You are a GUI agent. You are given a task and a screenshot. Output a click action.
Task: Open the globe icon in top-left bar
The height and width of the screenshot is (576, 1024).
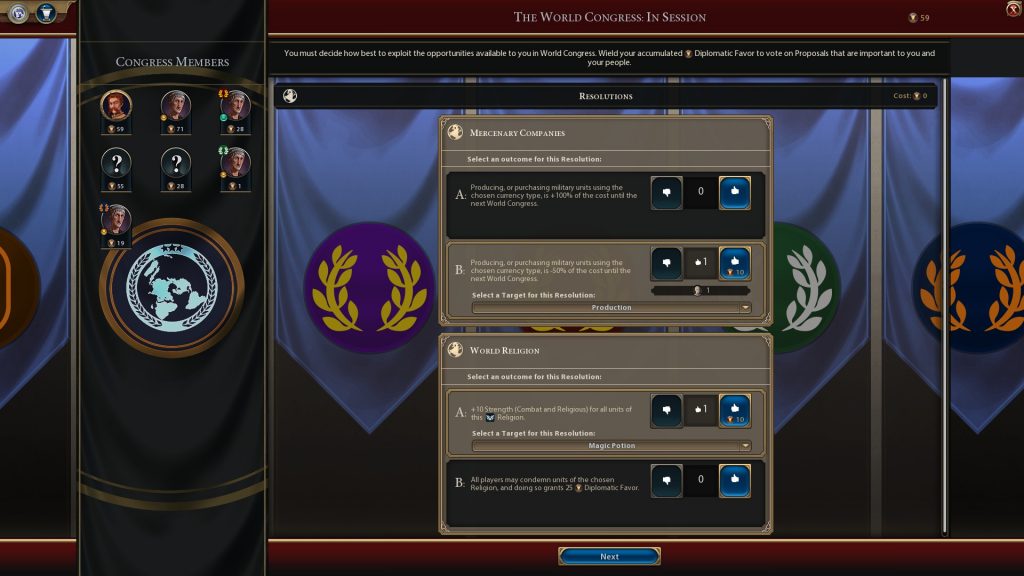19,13
